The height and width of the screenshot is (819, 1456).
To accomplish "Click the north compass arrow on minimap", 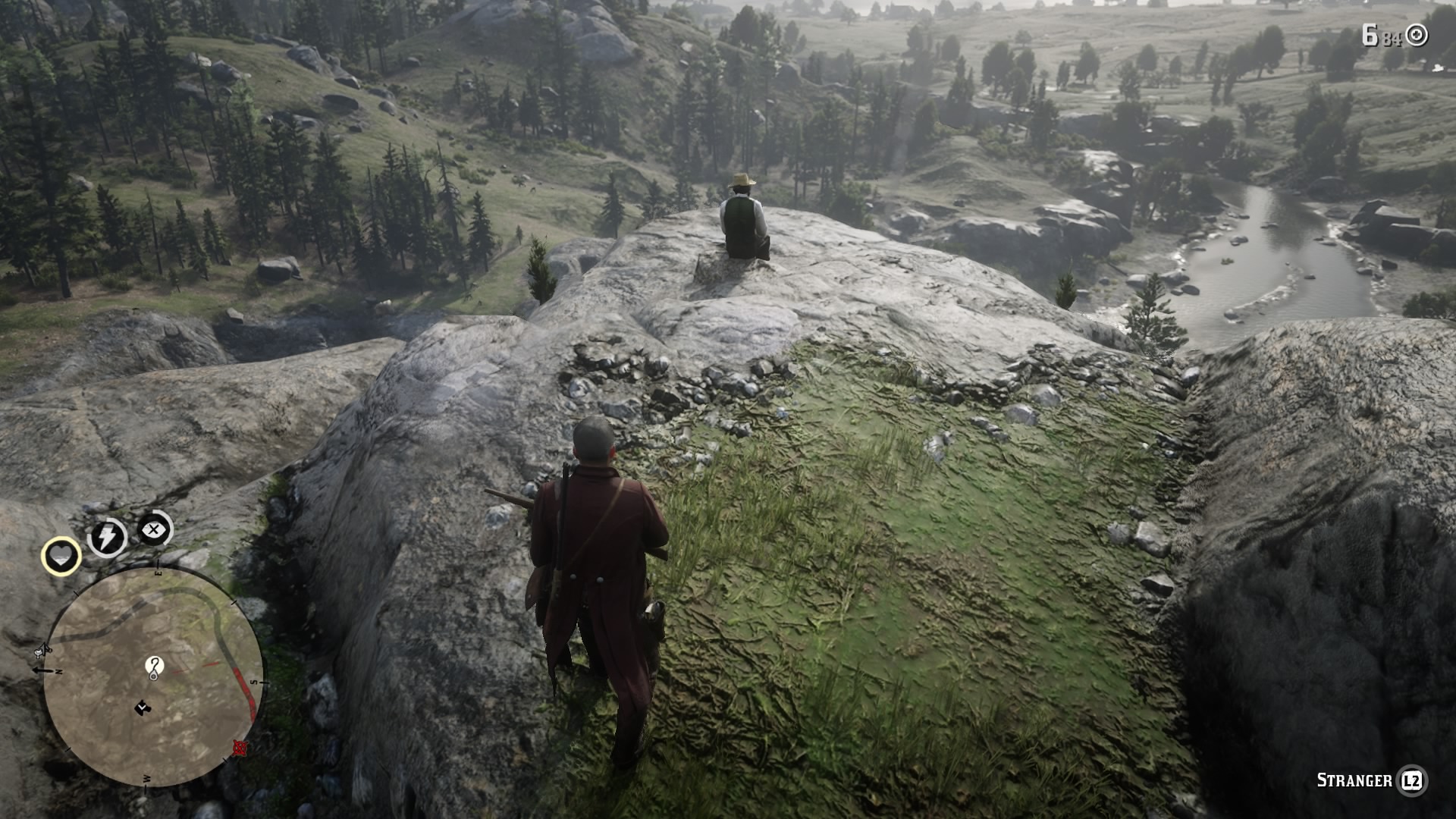I will pos(40,670).
